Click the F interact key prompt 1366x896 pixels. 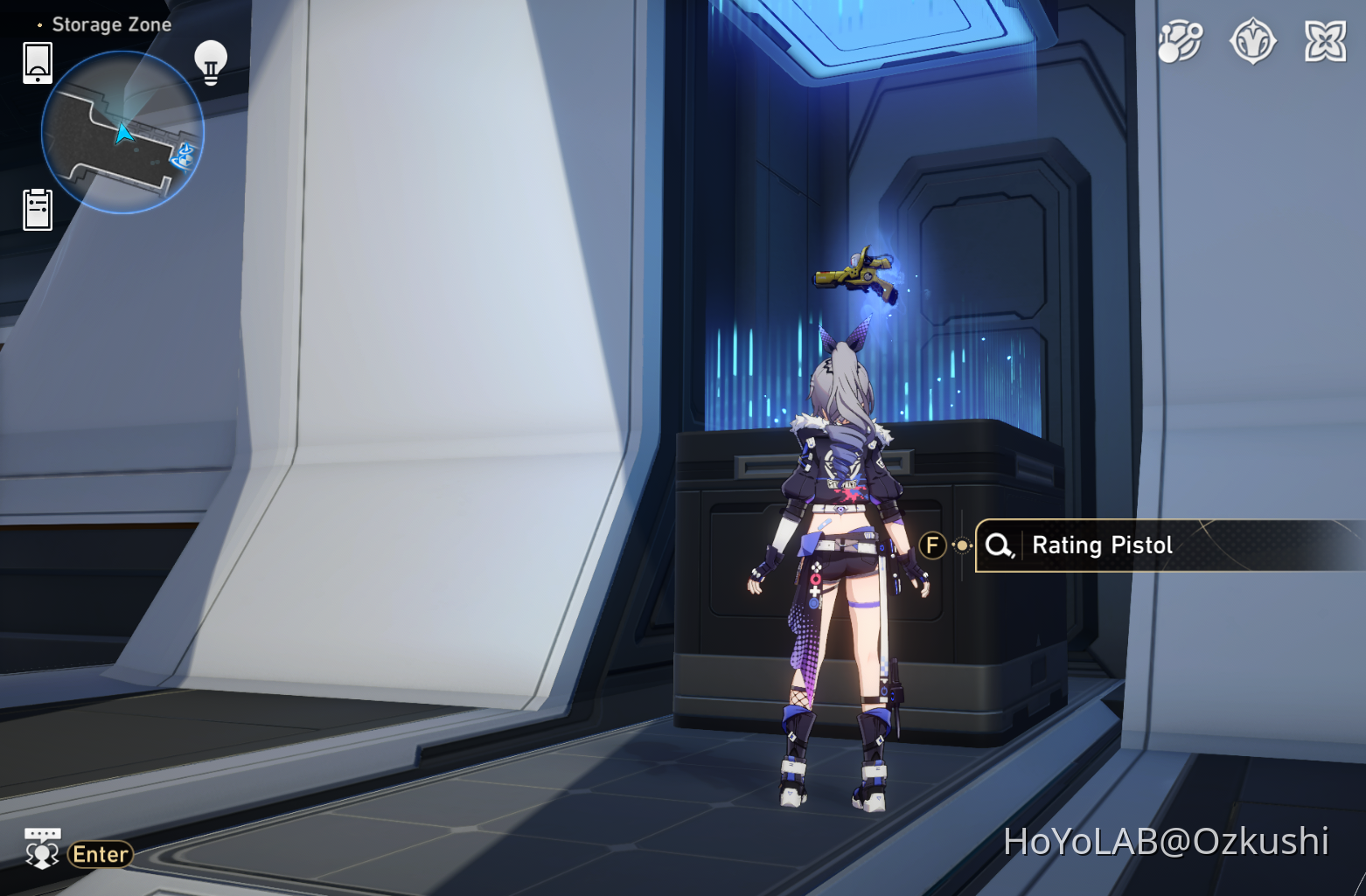pos(932,545)
